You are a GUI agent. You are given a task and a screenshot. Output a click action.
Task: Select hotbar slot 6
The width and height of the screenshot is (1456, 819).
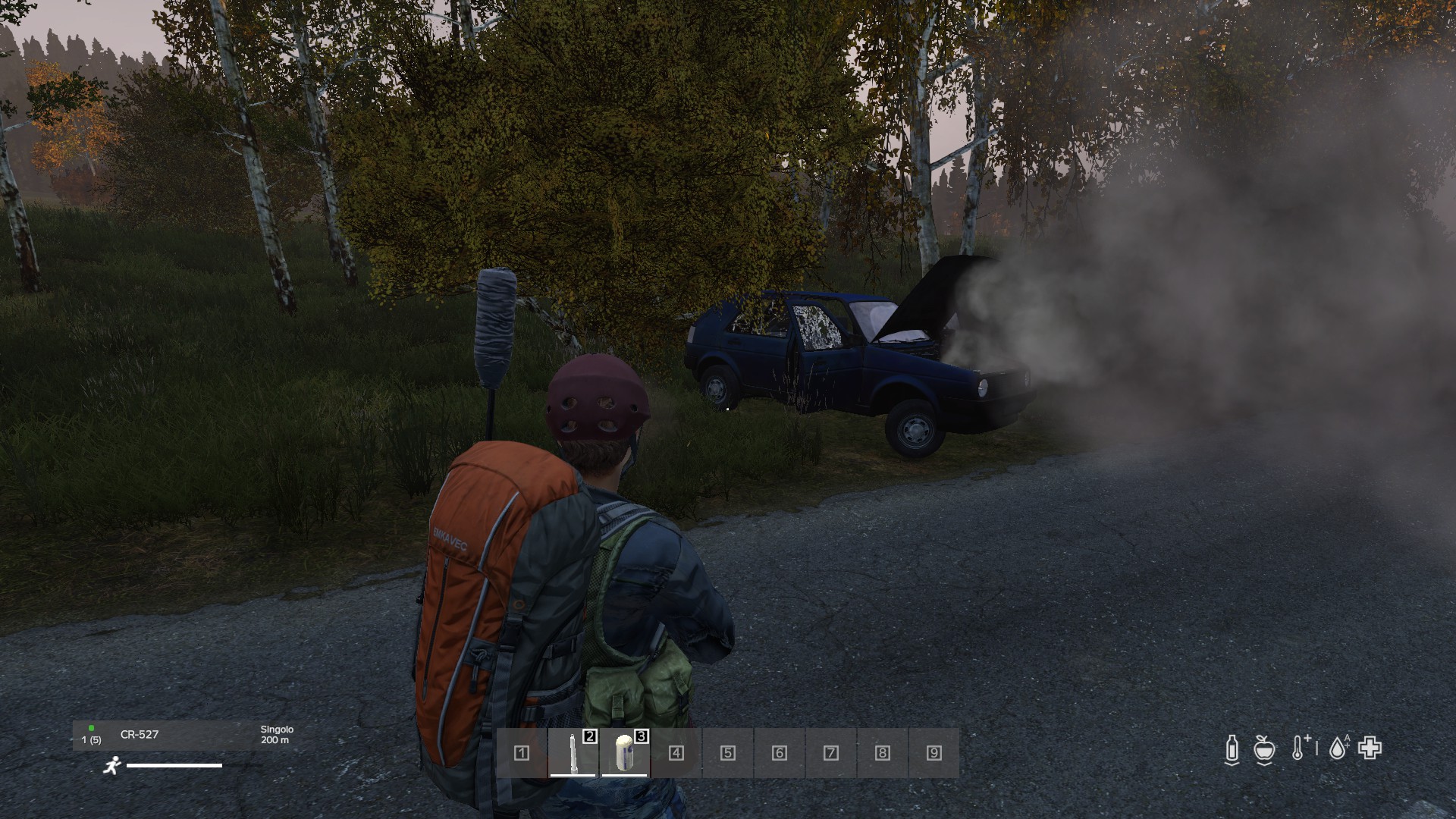point(780,753)
